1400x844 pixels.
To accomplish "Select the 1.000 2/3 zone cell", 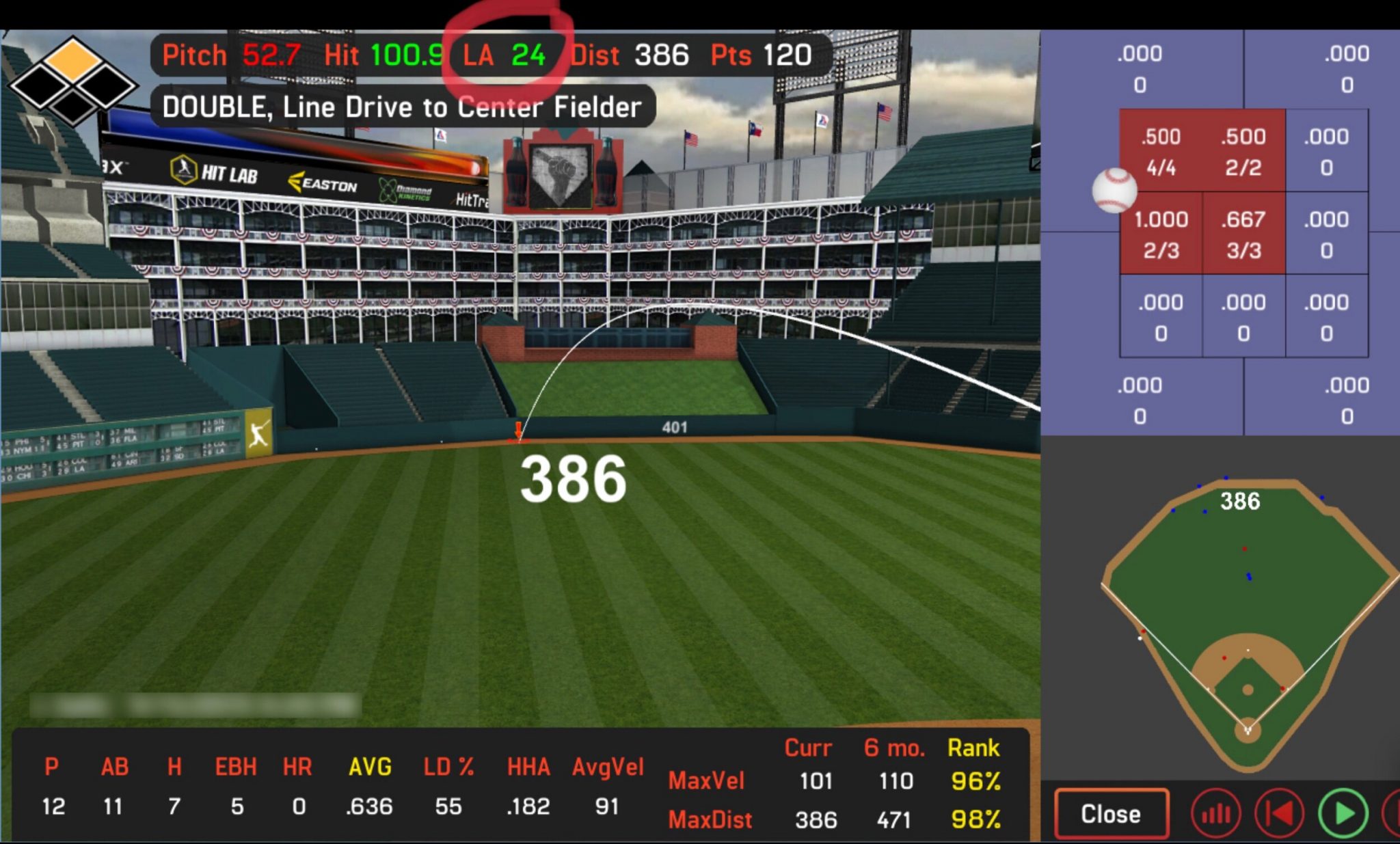I will click(x=1161, y=232).
